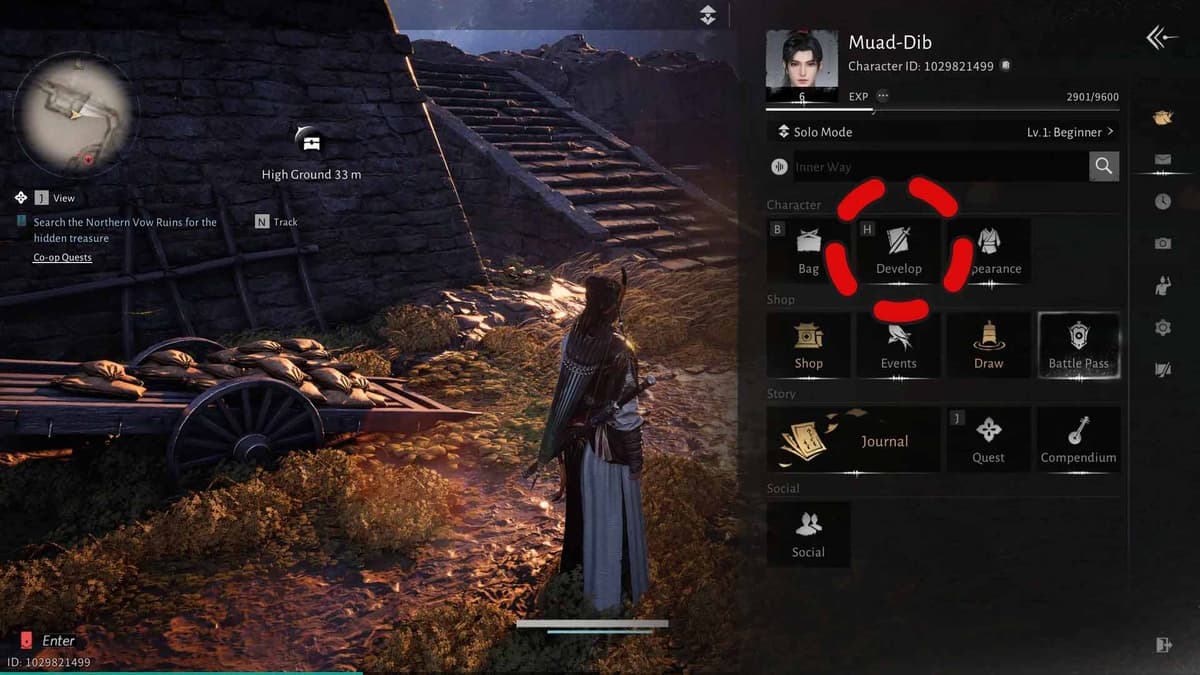Open the Shop tile
The height and width of the screenshot is (675, 1200).
pyautogui.click(x=808, y=346)
